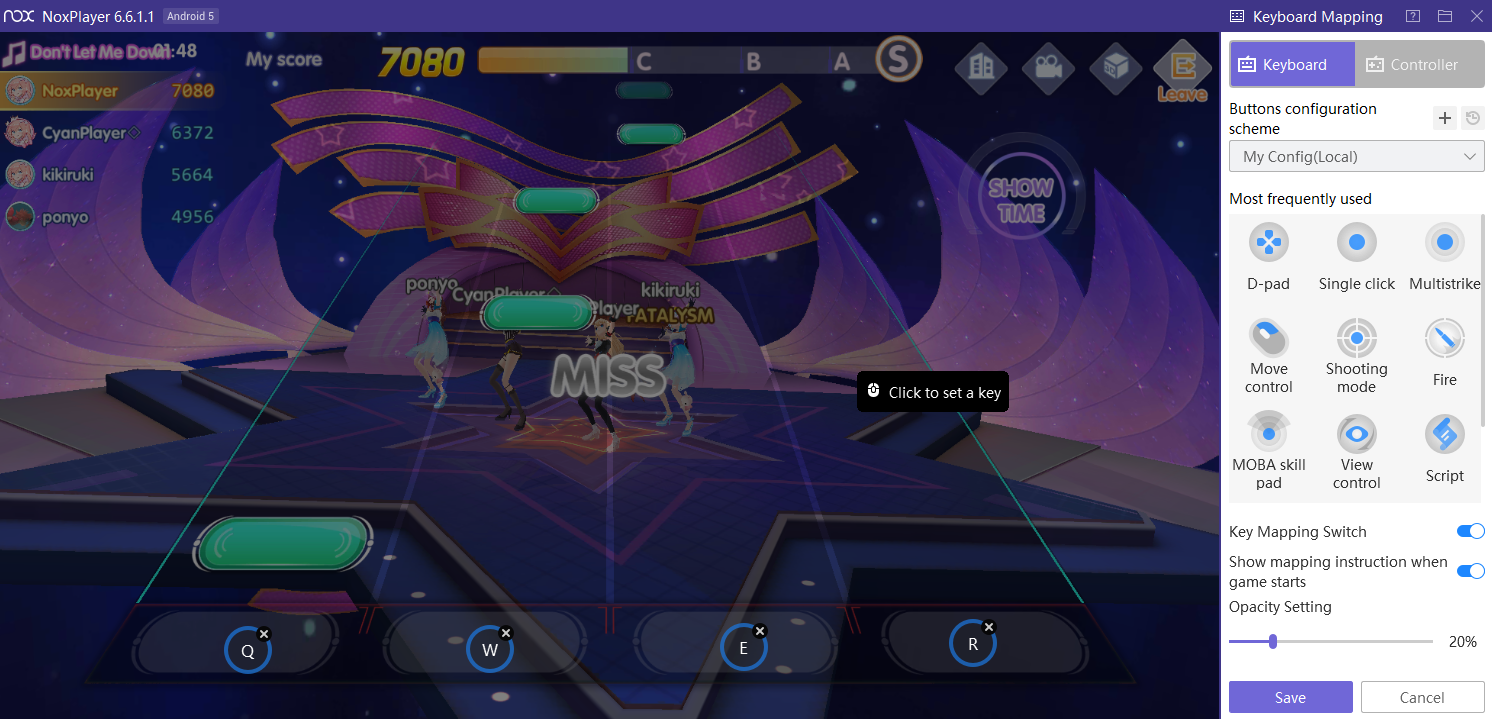Hit the lane pad marked Q
Viewport: 1492px width, 719px height.
tap(248, 651)
